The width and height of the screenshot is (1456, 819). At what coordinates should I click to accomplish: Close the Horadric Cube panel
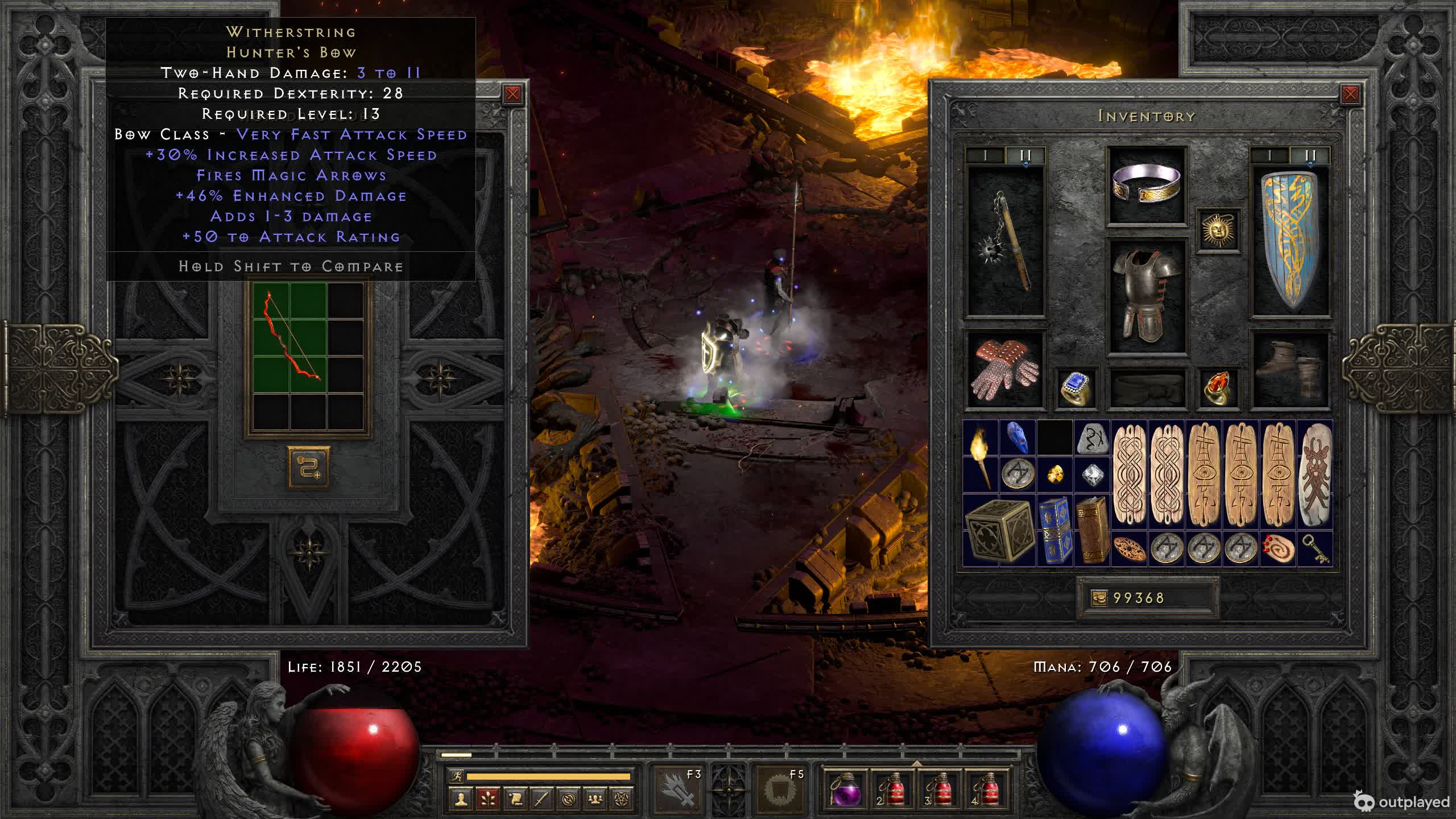coord(512,94)
